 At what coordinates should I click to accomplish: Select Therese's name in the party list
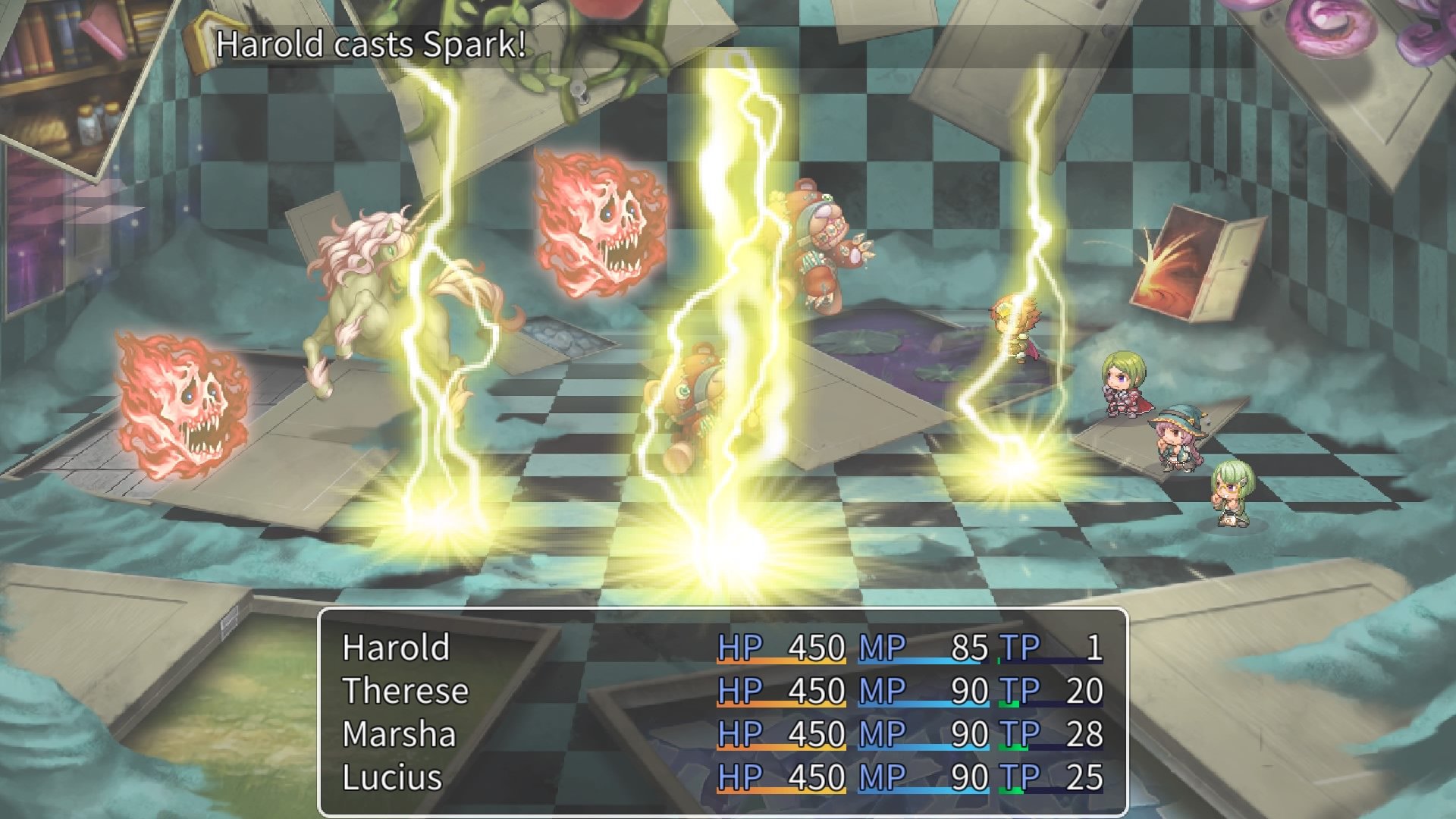pos(406,692)
